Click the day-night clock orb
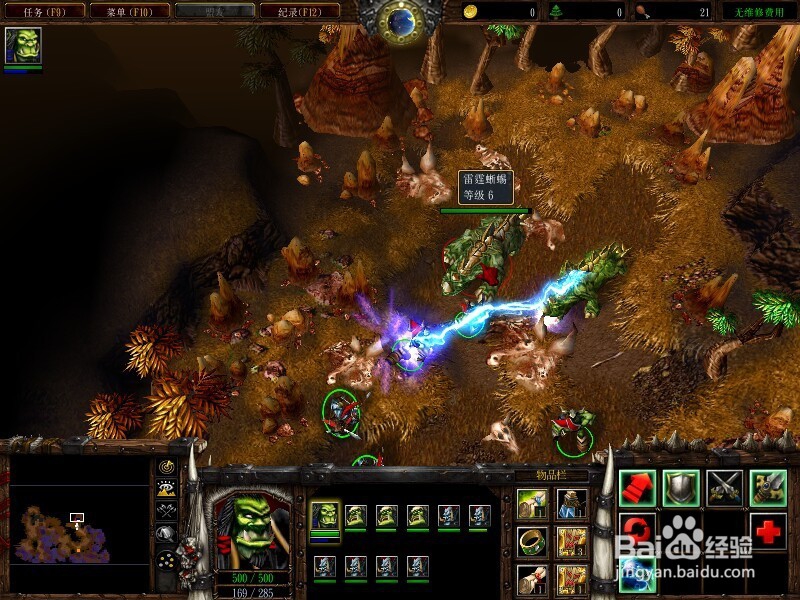Image resolution: width=800 pixels, height=600 pixels. (400, 20)
